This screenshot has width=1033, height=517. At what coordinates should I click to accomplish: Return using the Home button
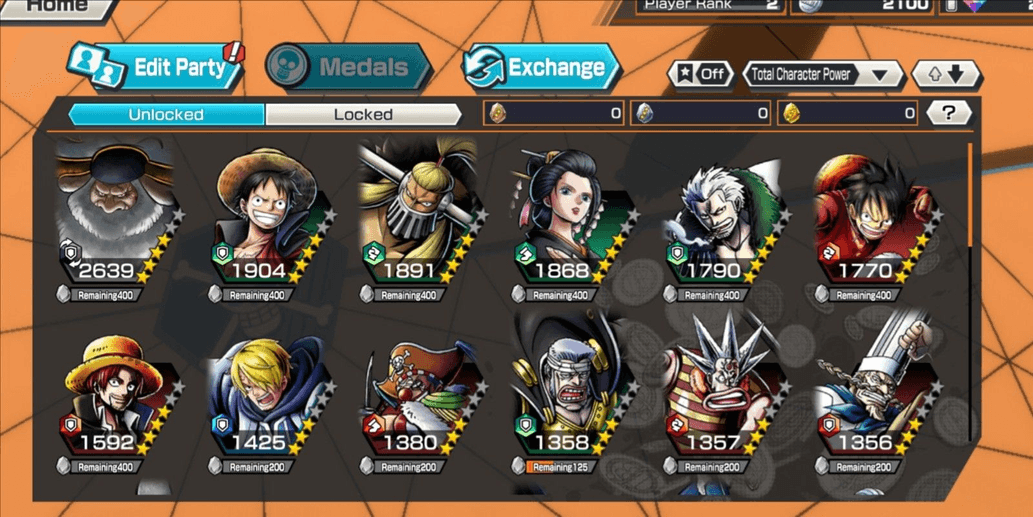[x=55, y=6]
